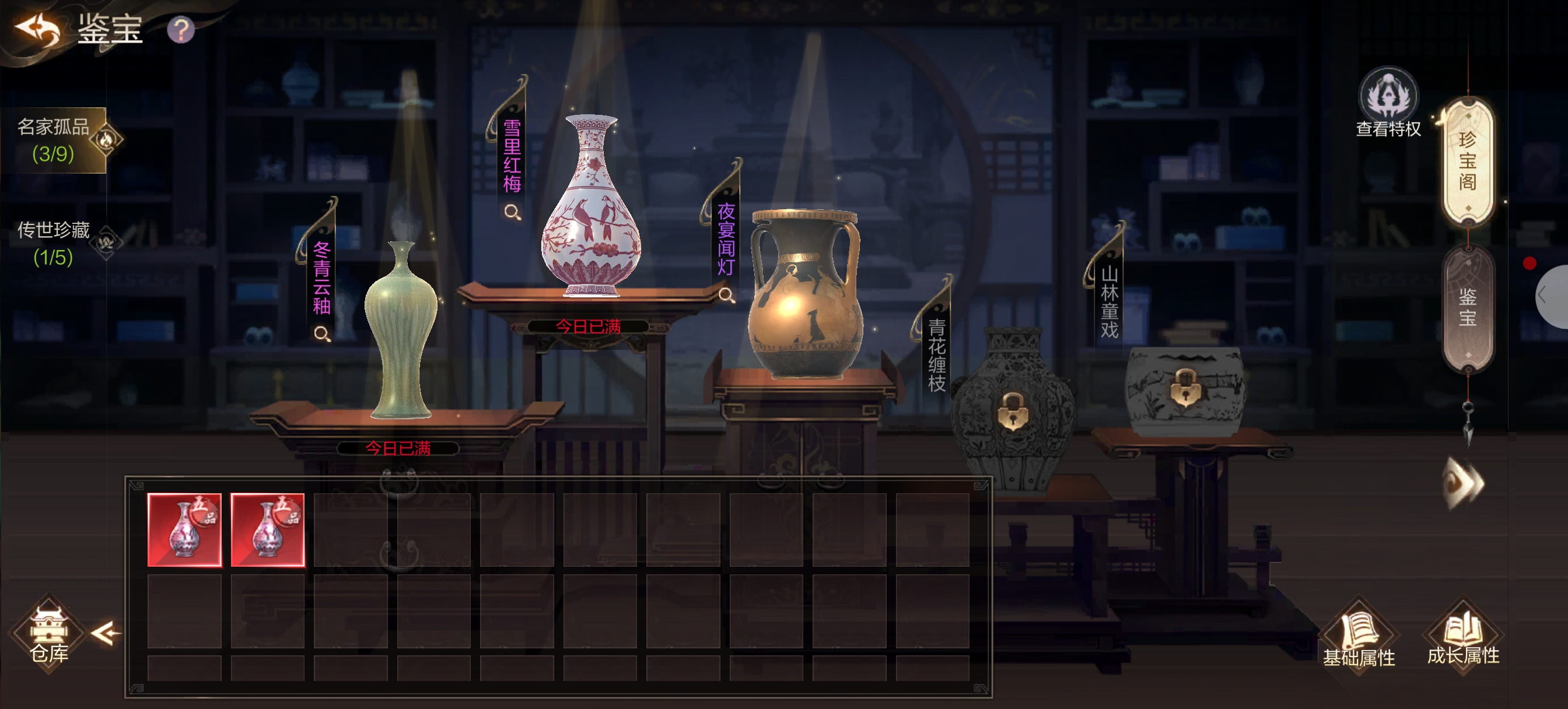The width and height of the screenshot is (1568, 709).
Task: Open the help question mark
Action: coord(181,30)
